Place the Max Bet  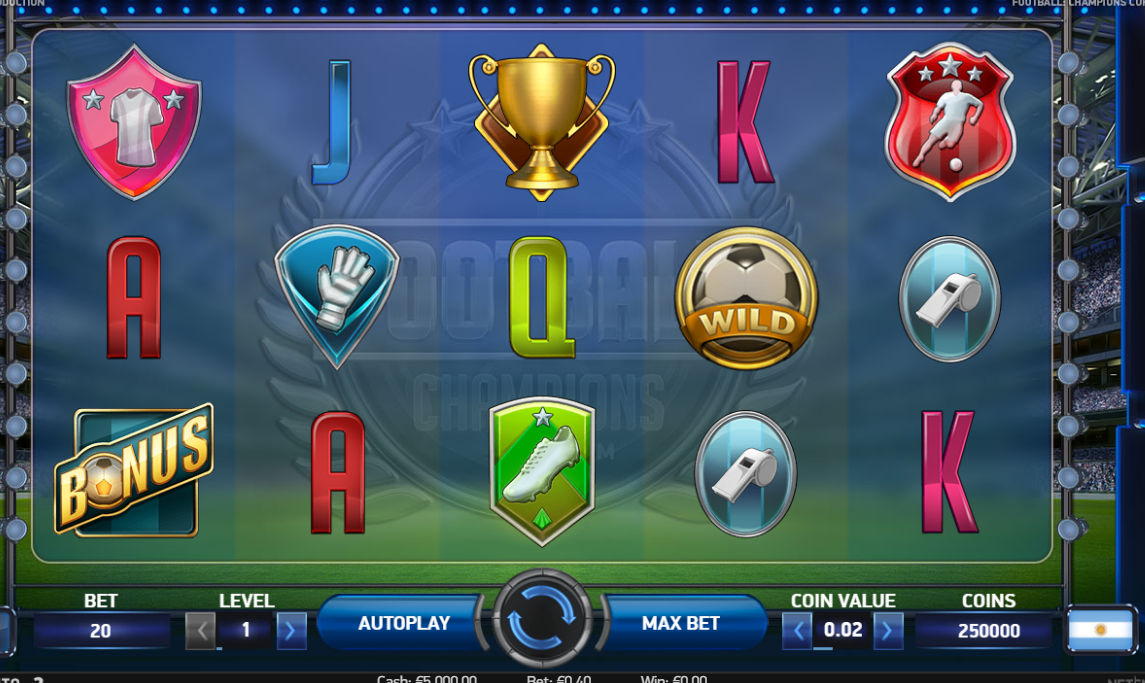tap(681, 623)
